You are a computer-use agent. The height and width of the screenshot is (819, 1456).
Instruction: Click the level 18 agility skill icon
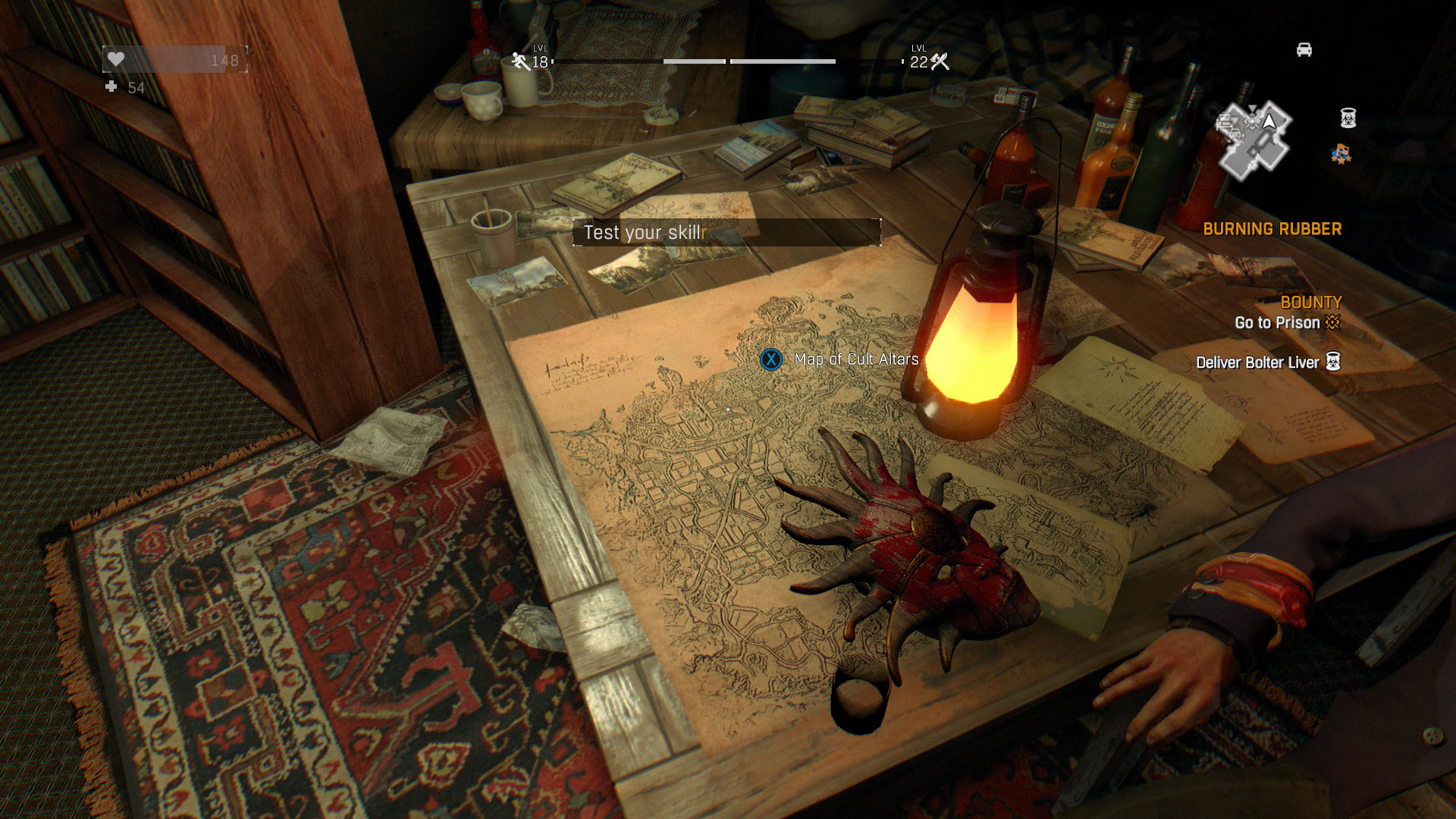[521, 61]
